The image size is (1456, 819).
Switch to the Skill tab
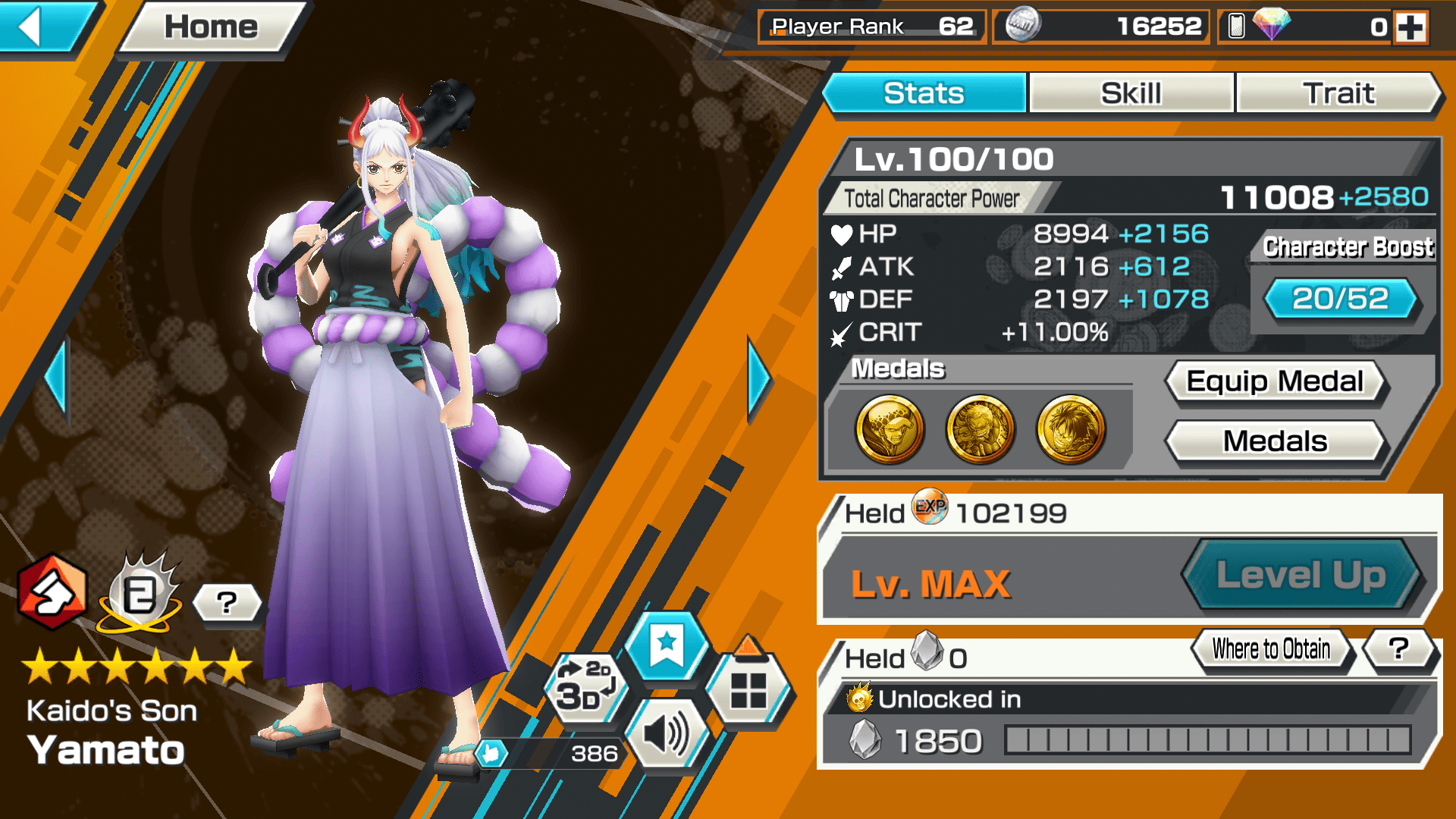click(1131, 93)
